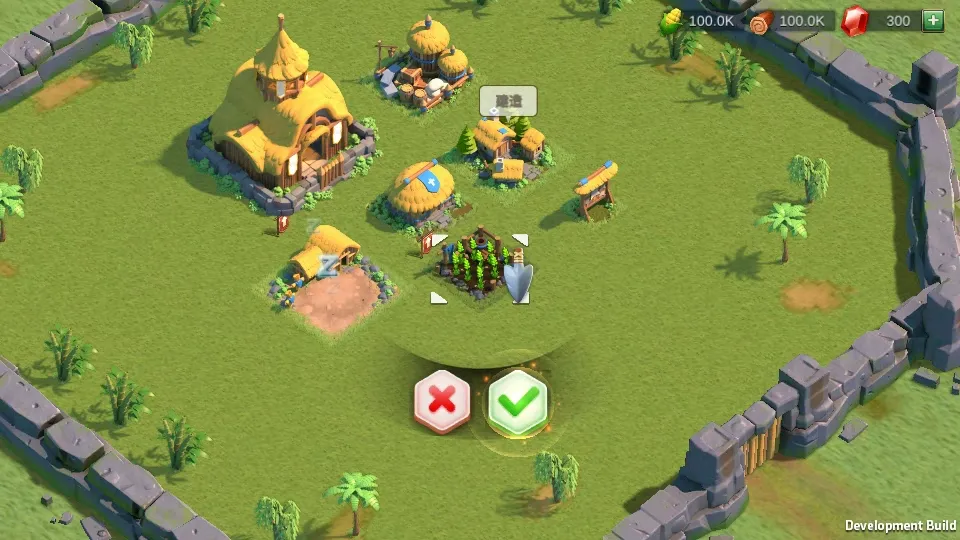Viewport: 960px width, 540px height.
Task: Confirm building placement with green checkmark
Action: click(x=518, y=402)
